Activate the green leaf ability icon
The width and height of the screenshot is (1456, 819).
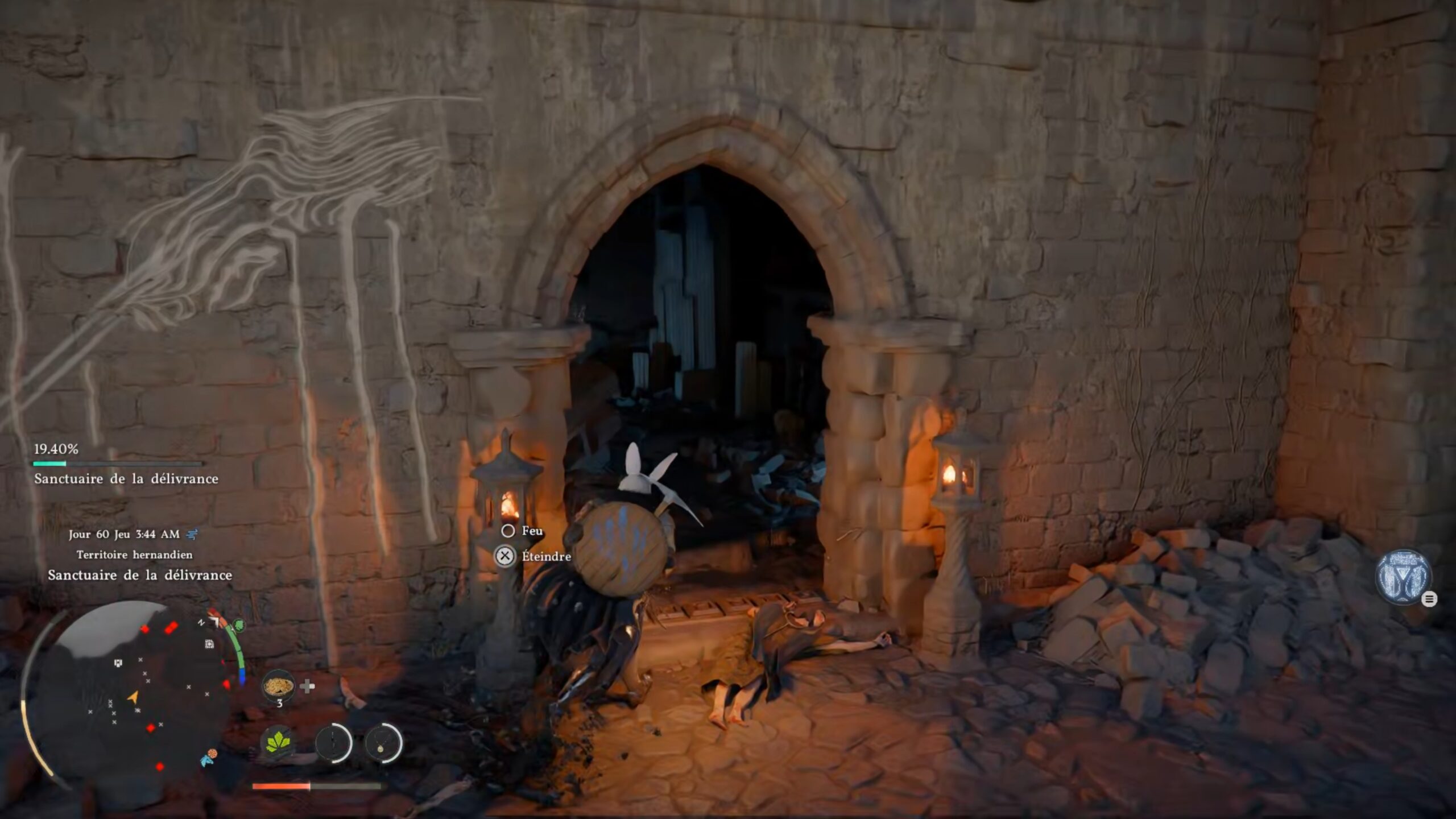pos(278,743)
